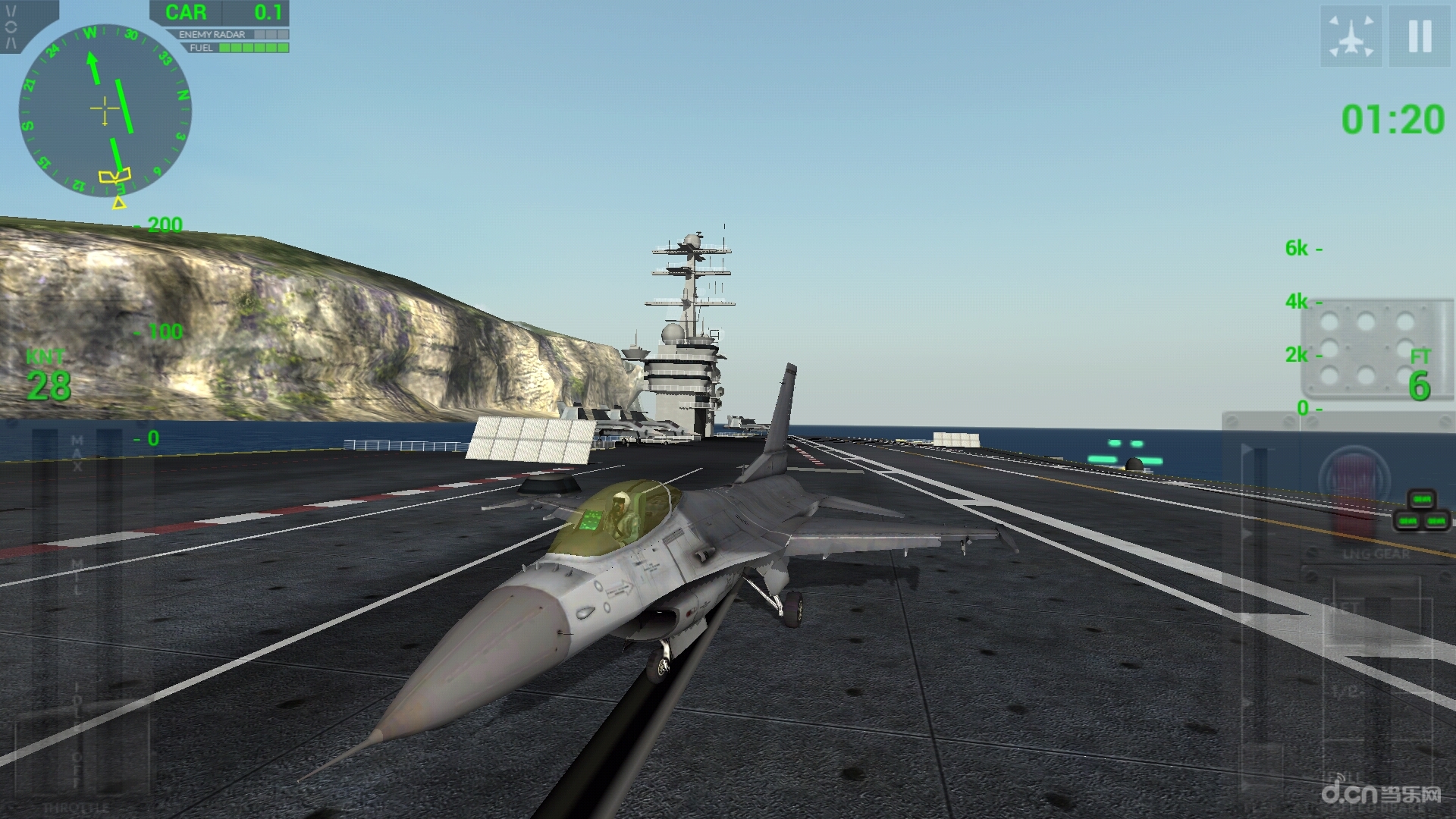This screenshot has width=1456, height=819.
Task: Set throttle slider to MAX
Action: click(77, 447)
